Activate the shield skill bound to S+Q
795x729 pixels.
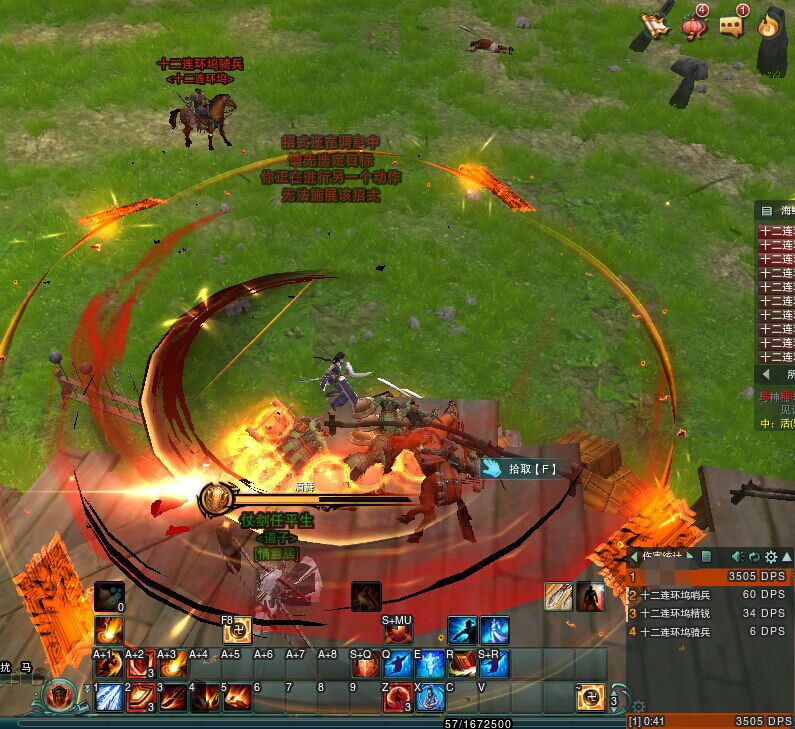(365, 664)
